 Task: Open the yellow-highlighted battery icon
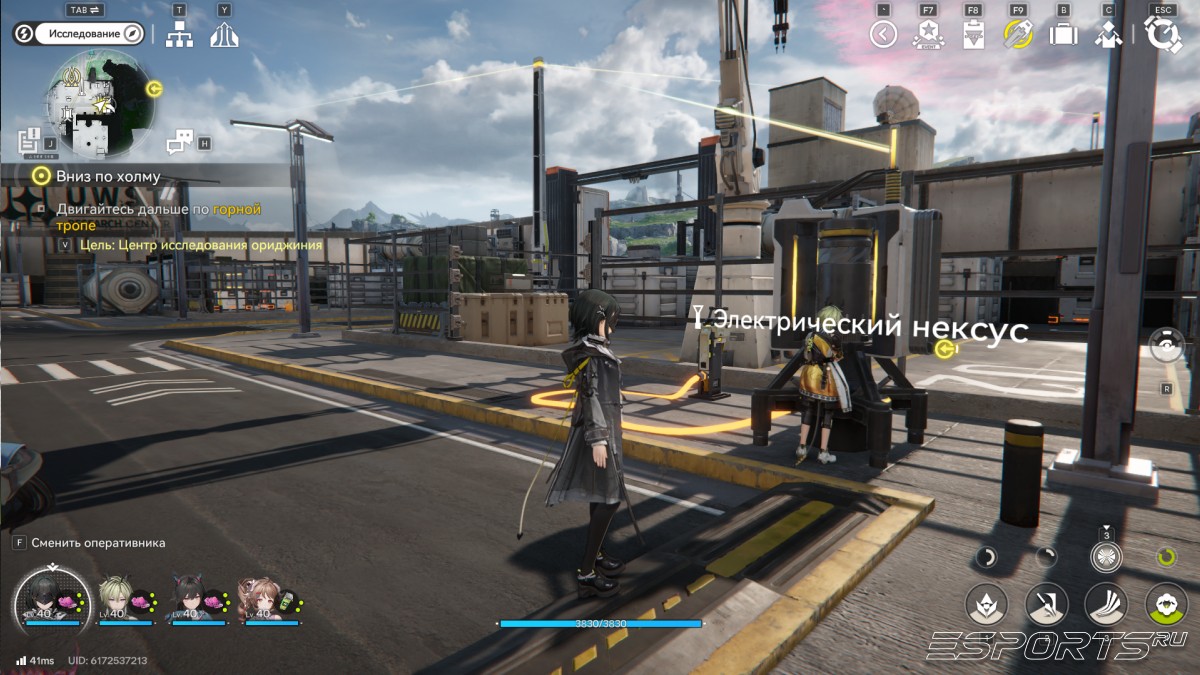(x=1018, y=34)
